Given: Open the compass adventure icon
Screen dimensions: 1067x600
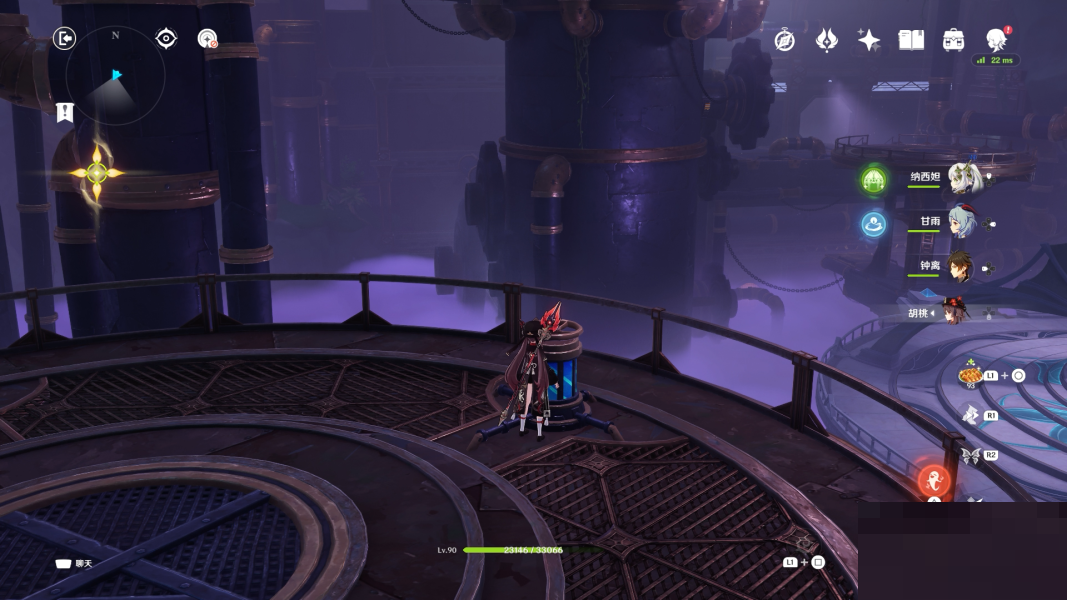Looking at the screenshot, I should [785, 40].
